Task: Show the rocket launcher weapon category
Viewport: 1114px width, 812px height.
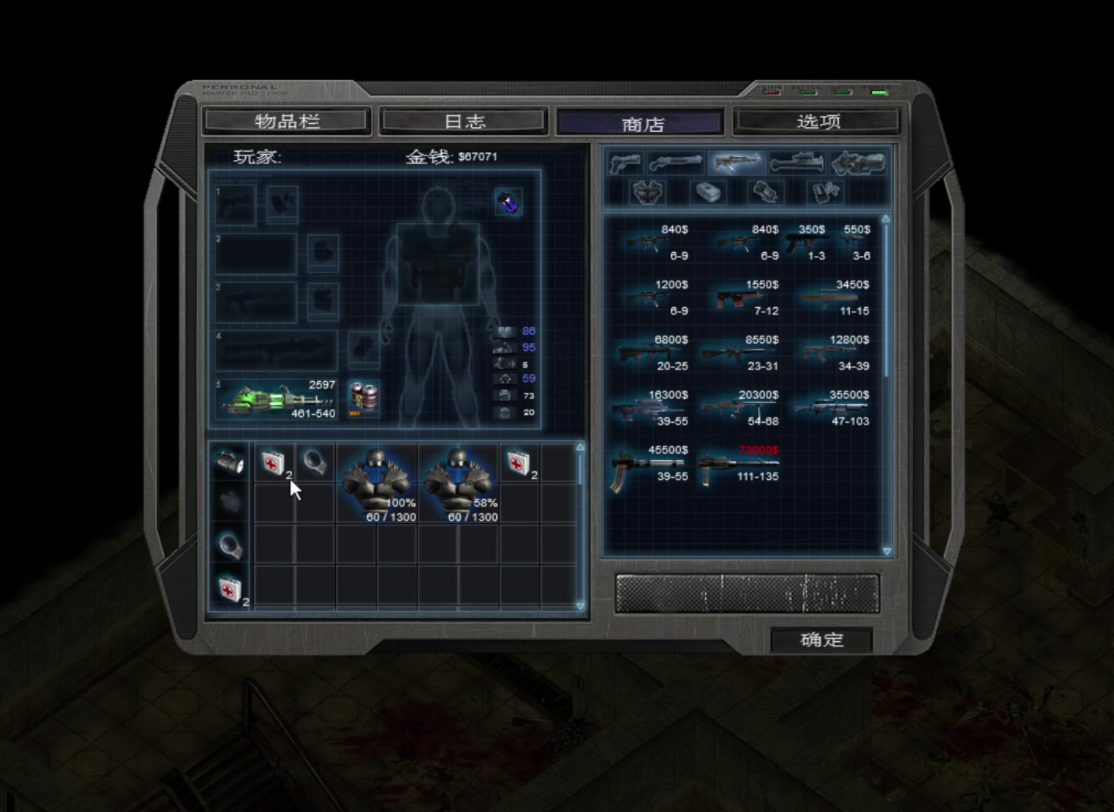Action: point(796,163)
